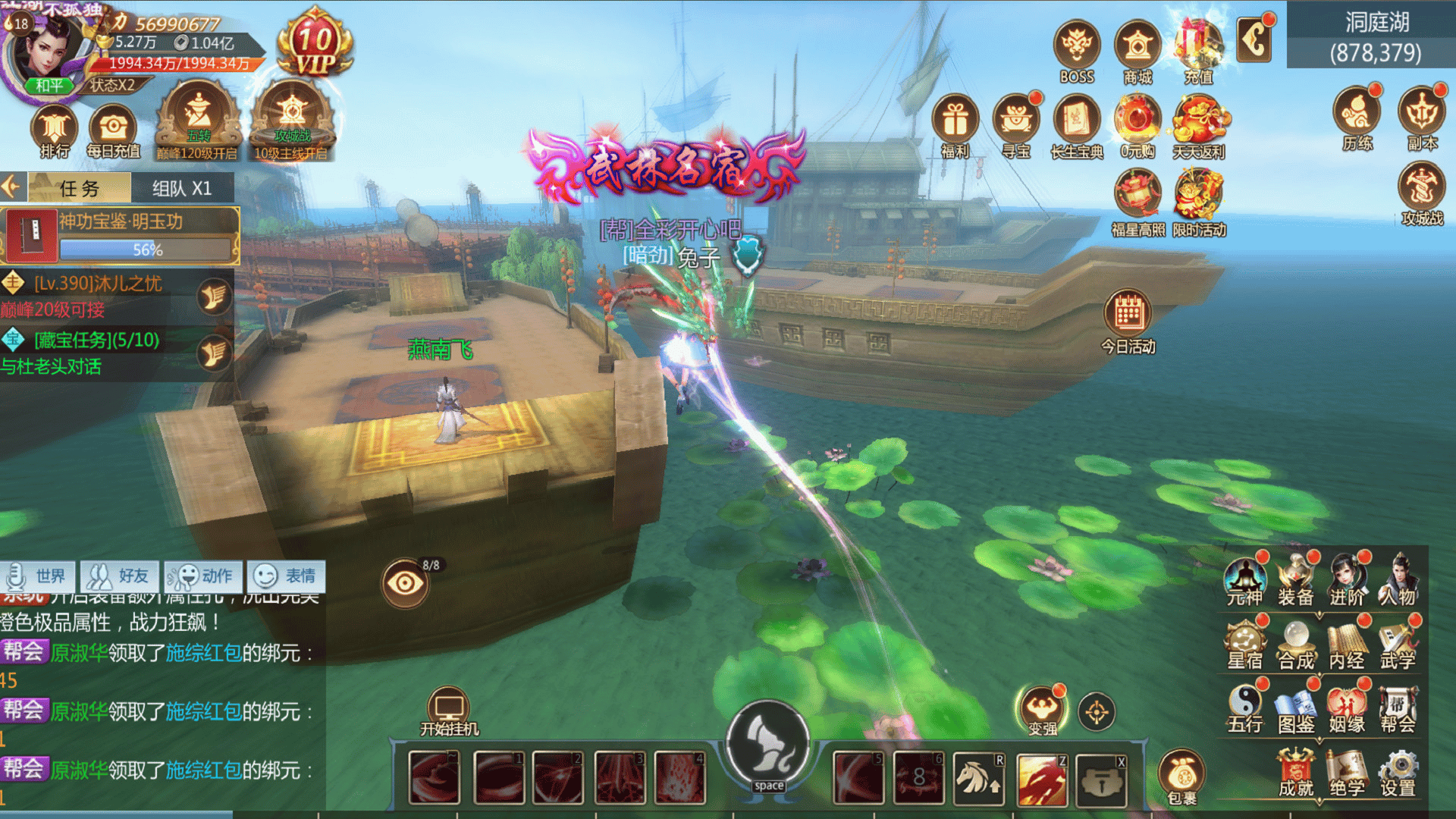Image resolution: width=1456 pixels, height=819 pixels.
Task: Activate the 变强 power-up icon
Action: coord(1042,710)
